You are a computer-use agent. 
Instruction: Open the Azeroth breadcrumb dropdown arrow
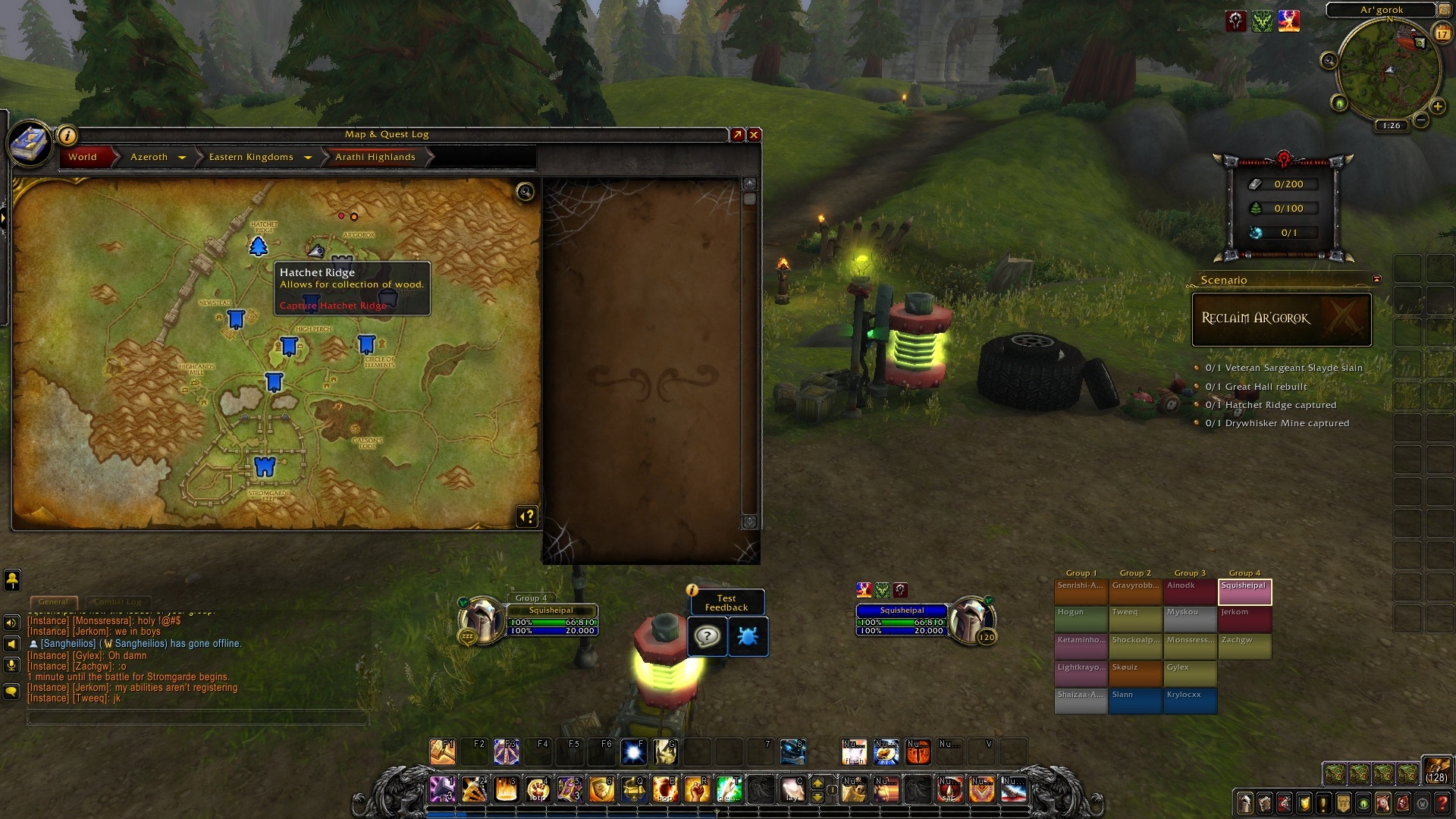pos(182,157)
